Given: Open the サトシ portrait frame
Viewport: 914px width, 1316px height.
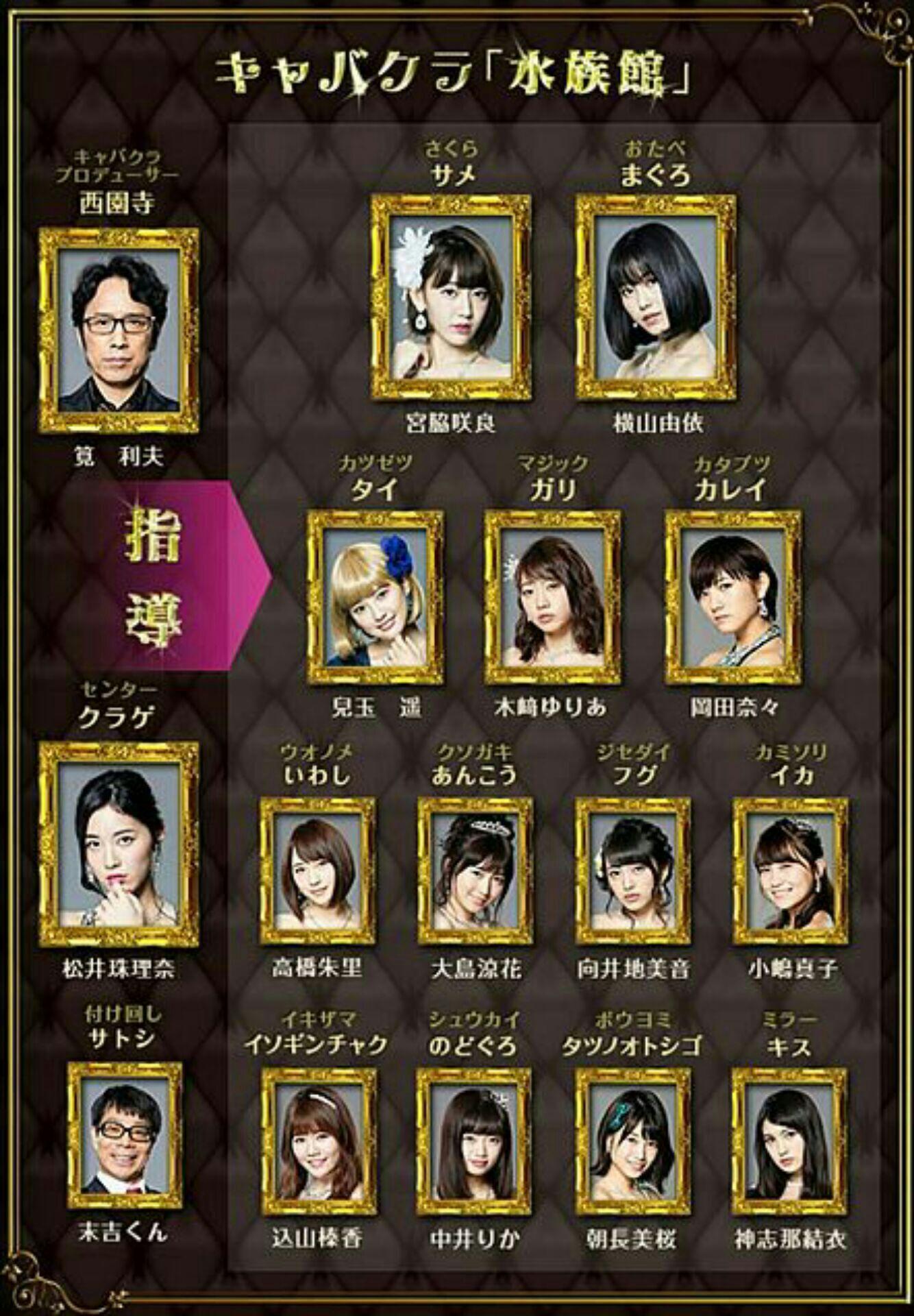Looking at the screenshot, I should (x=125, y=1136).
